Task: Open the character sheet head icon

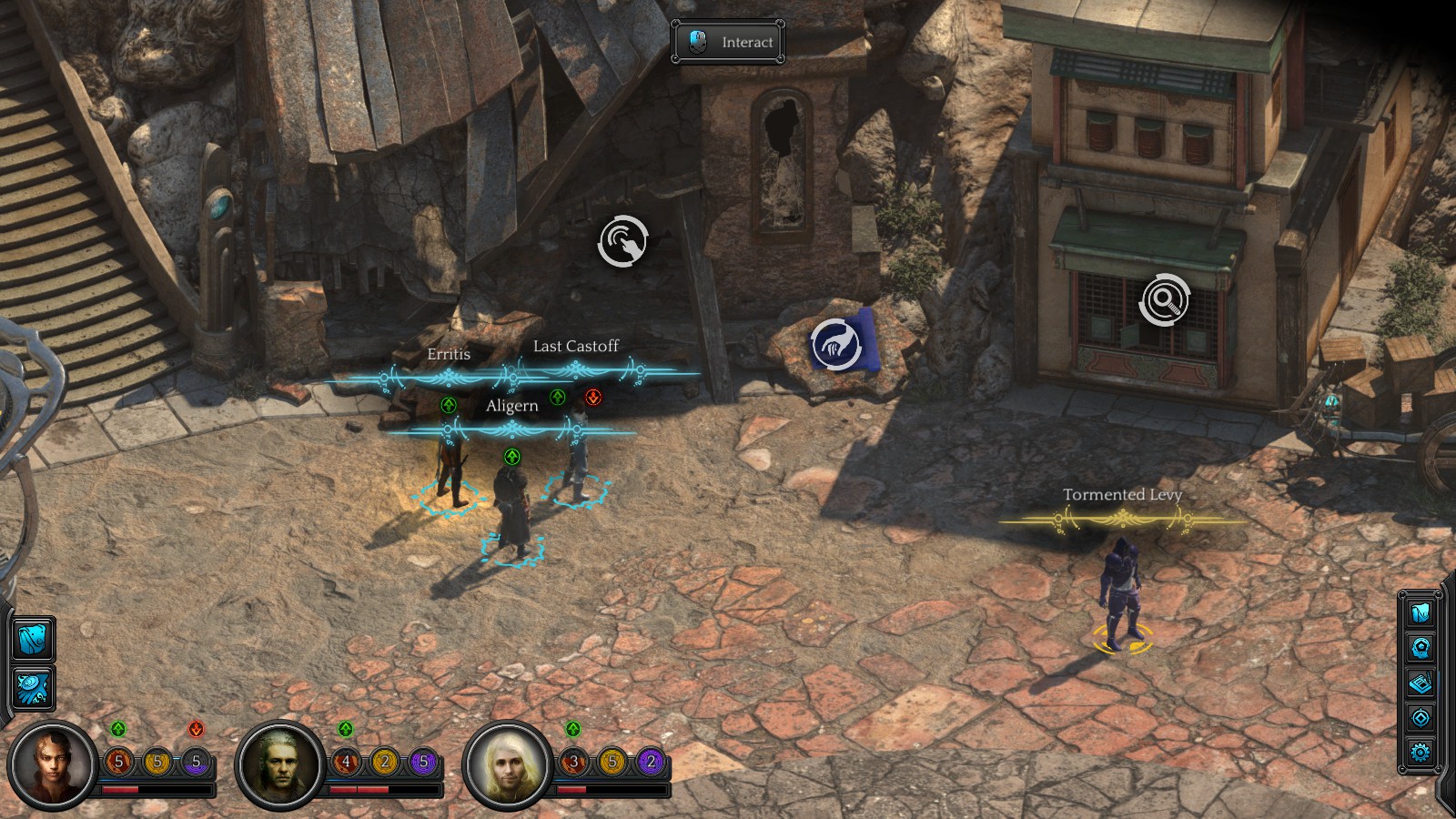Action: tap(1421, 648)
